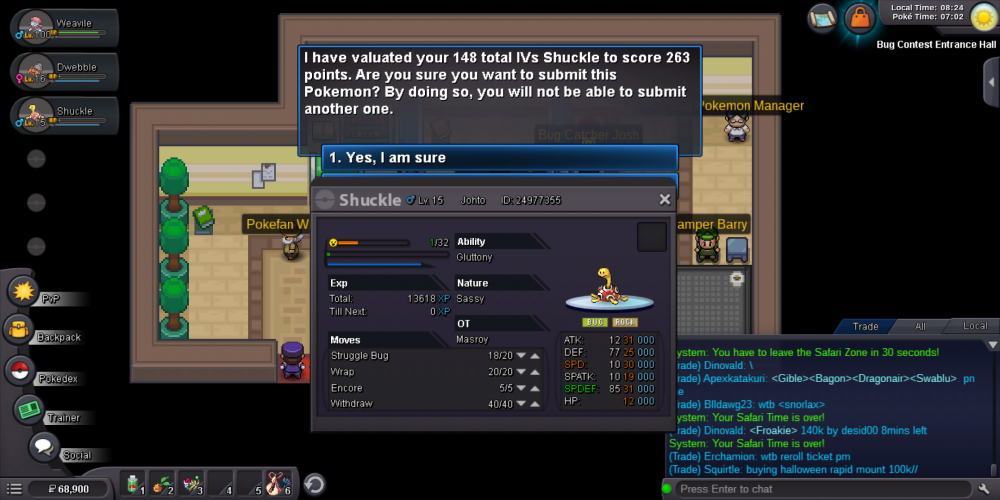This screenshot has width=1000, height=500.
Task: Open the Trainer card
Action: 27,410
